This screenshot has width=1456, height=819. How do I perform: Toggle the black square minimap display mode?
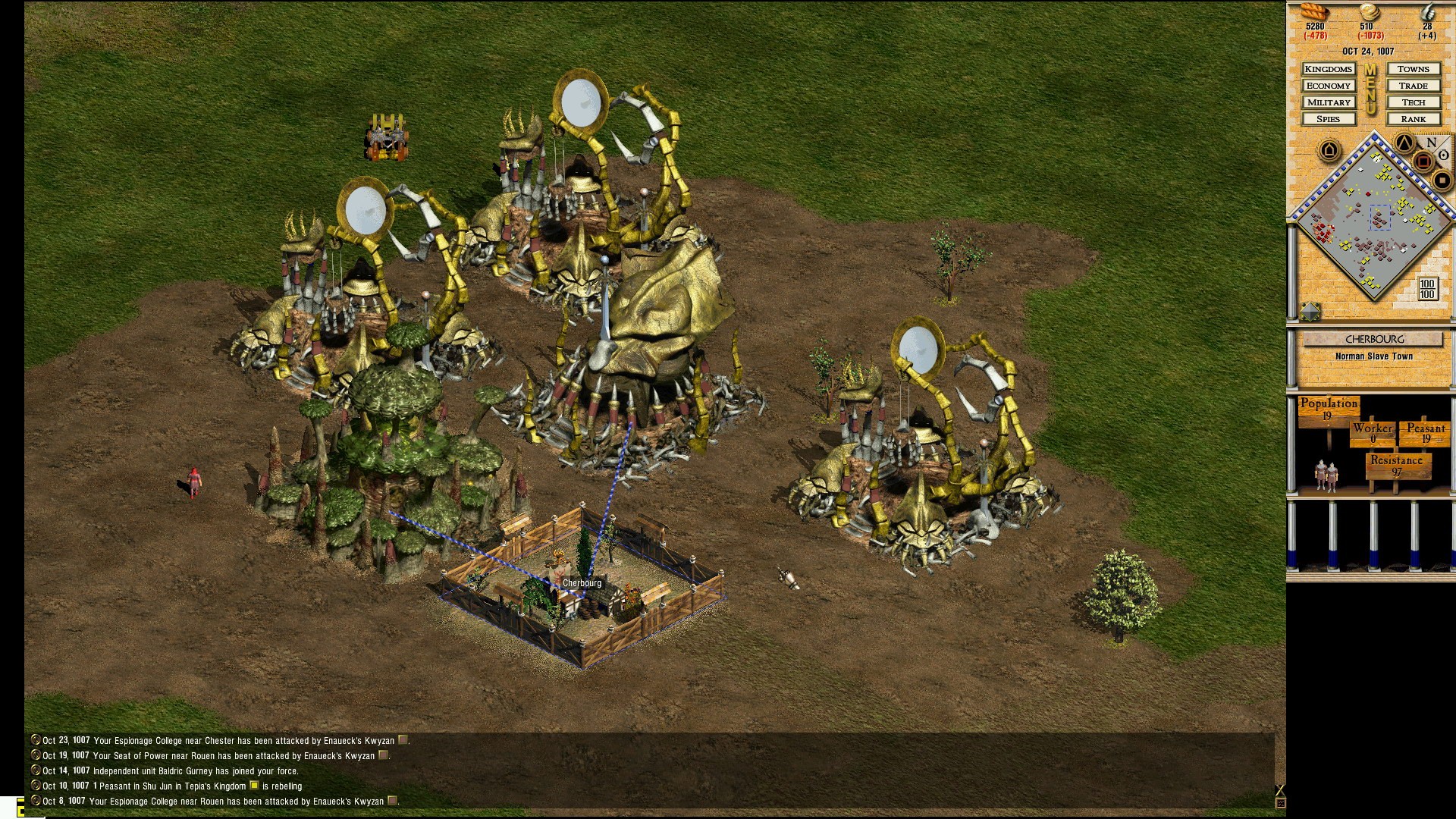(x=1442, y=179)
